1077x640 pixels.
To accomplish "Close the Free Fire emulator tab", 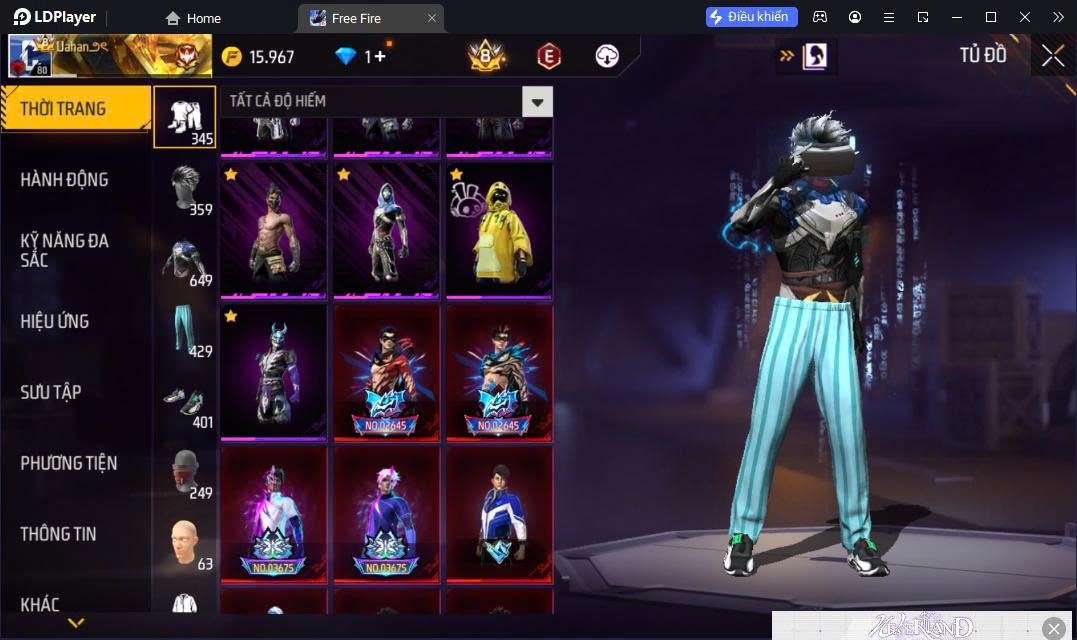I will click(432, 18).
